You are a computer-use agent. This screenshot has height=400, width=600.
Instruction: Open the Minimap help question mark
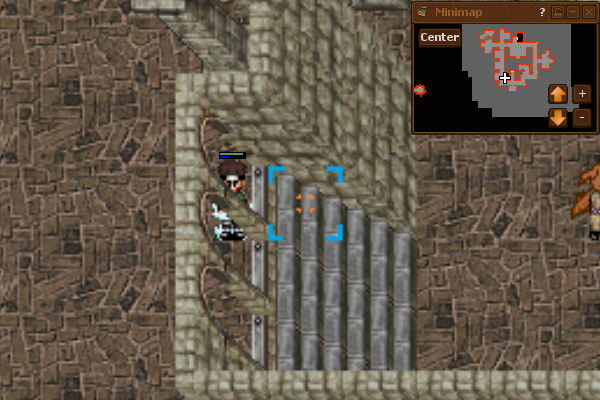click(x=542, y=12)
